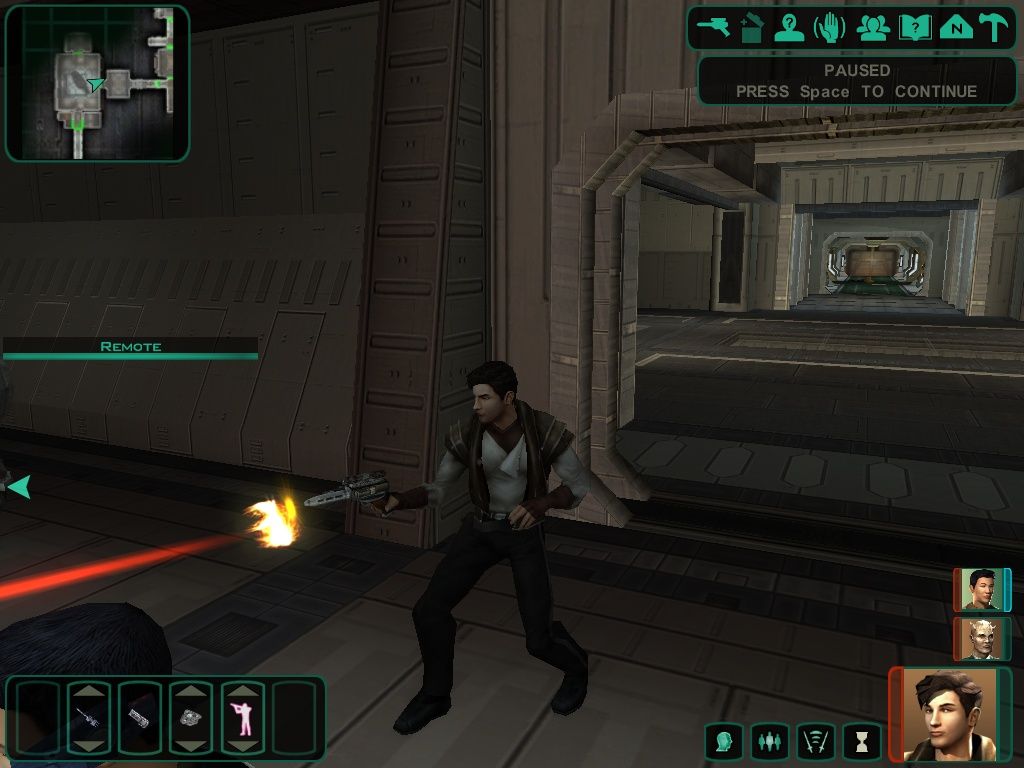Click the minimap in the corner
Screen dimensions: 1024x768
97,83
